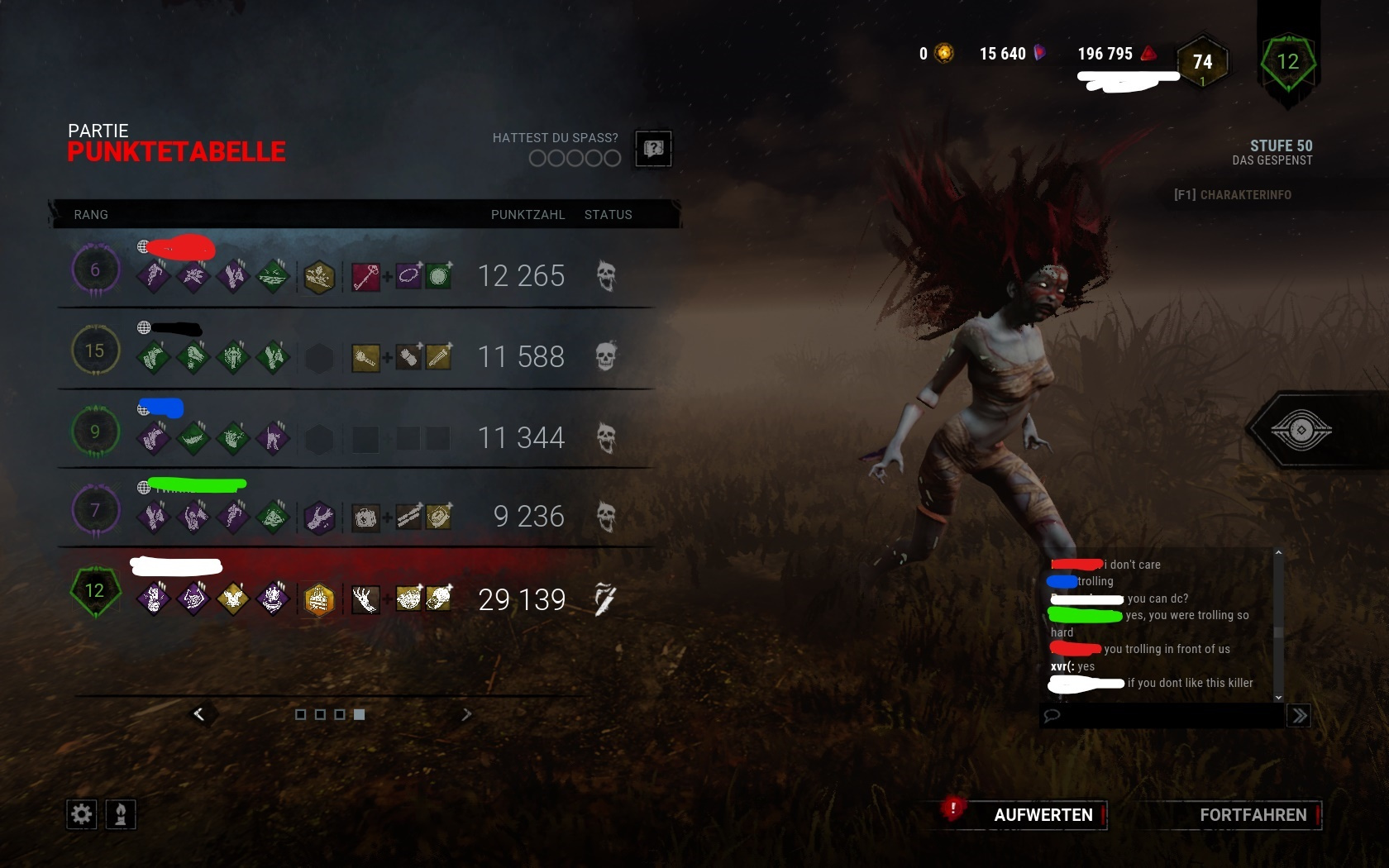Select the first perk diamond on the killer's row

[152, 599]
